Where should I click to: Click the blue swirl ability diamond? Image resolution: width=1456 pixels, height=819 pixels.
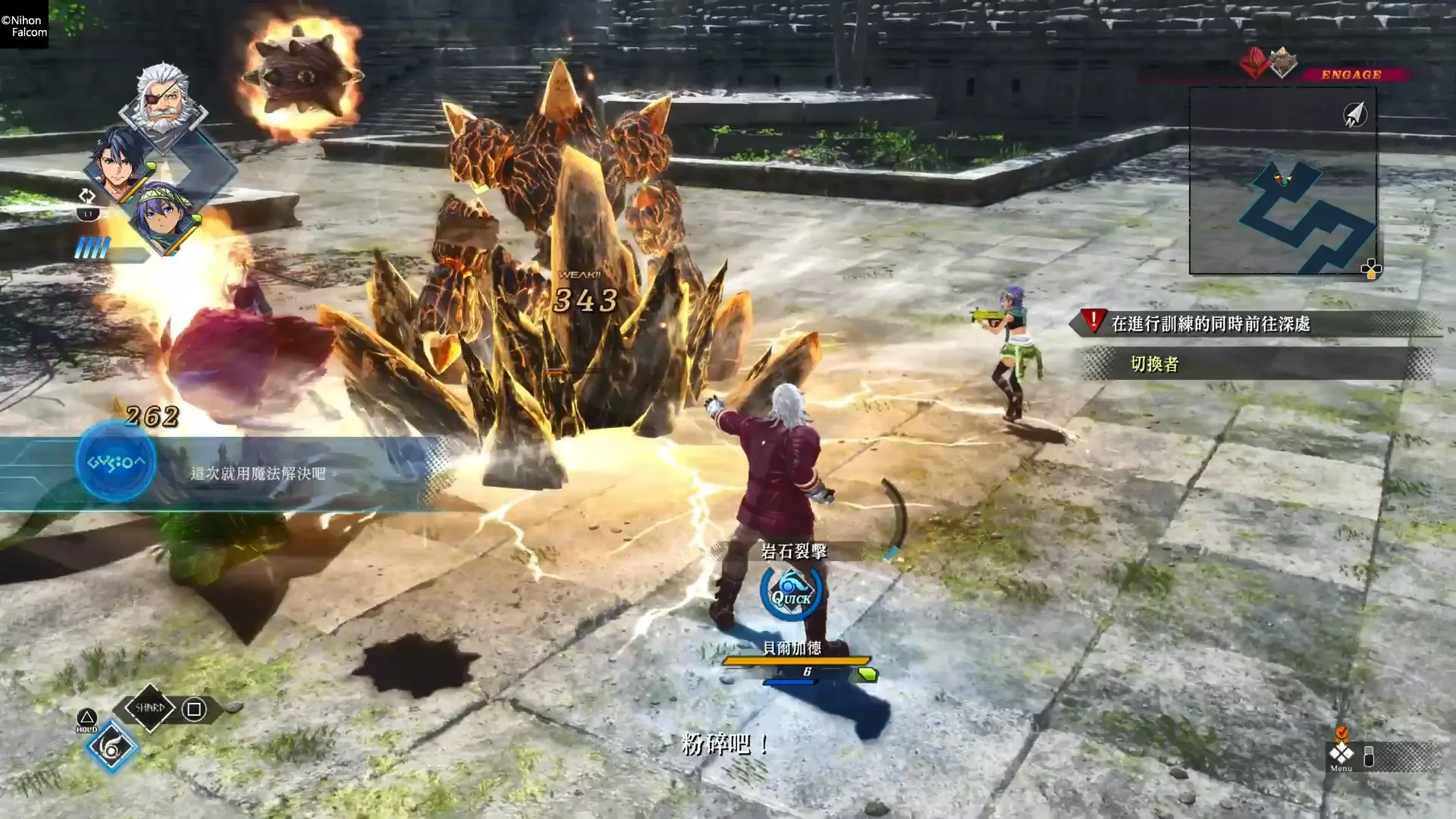(x=111, y=748)
